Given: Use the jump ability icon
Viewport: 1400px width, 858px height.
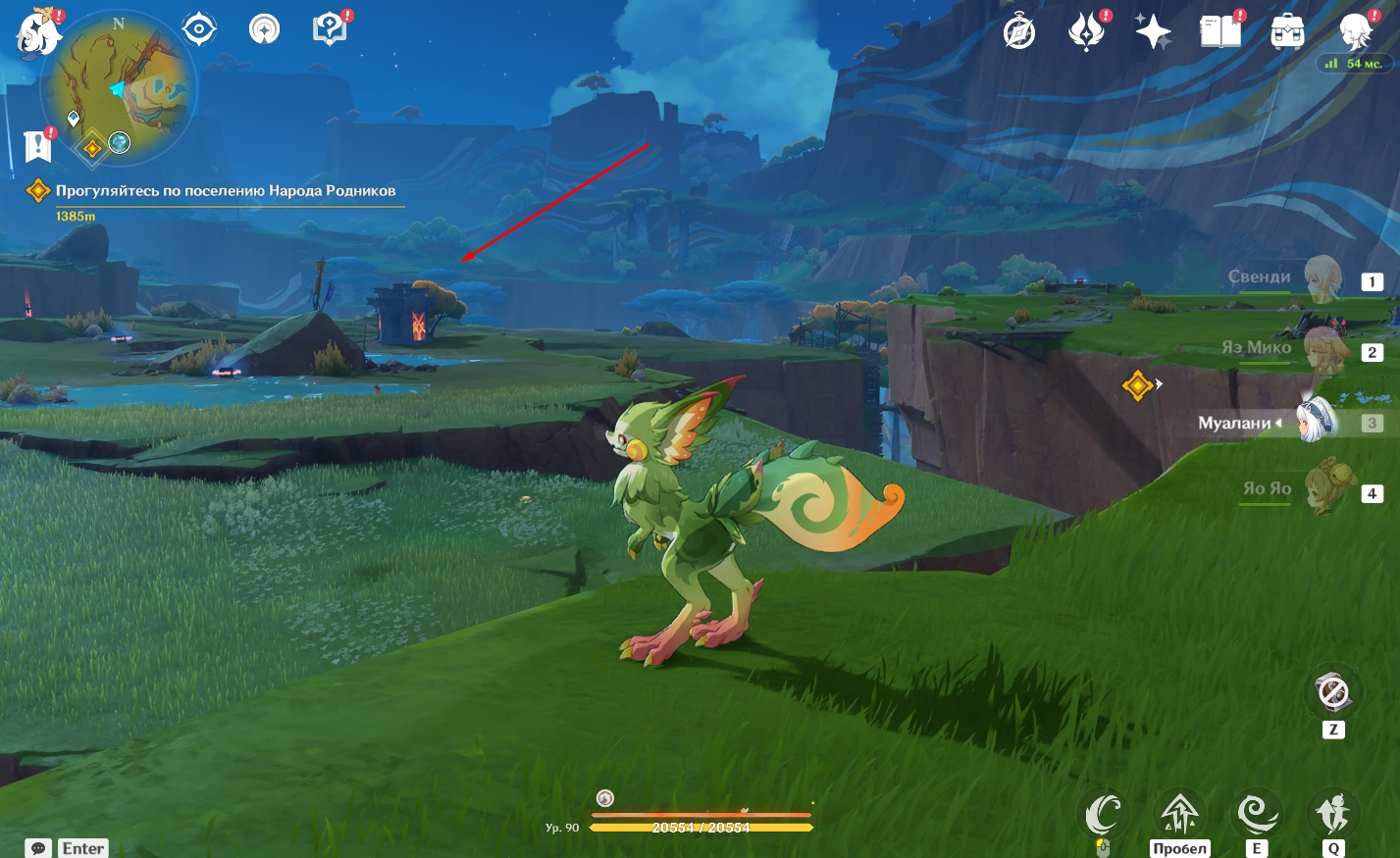Looking at the screenshot, I should (x=1178, y=813).
